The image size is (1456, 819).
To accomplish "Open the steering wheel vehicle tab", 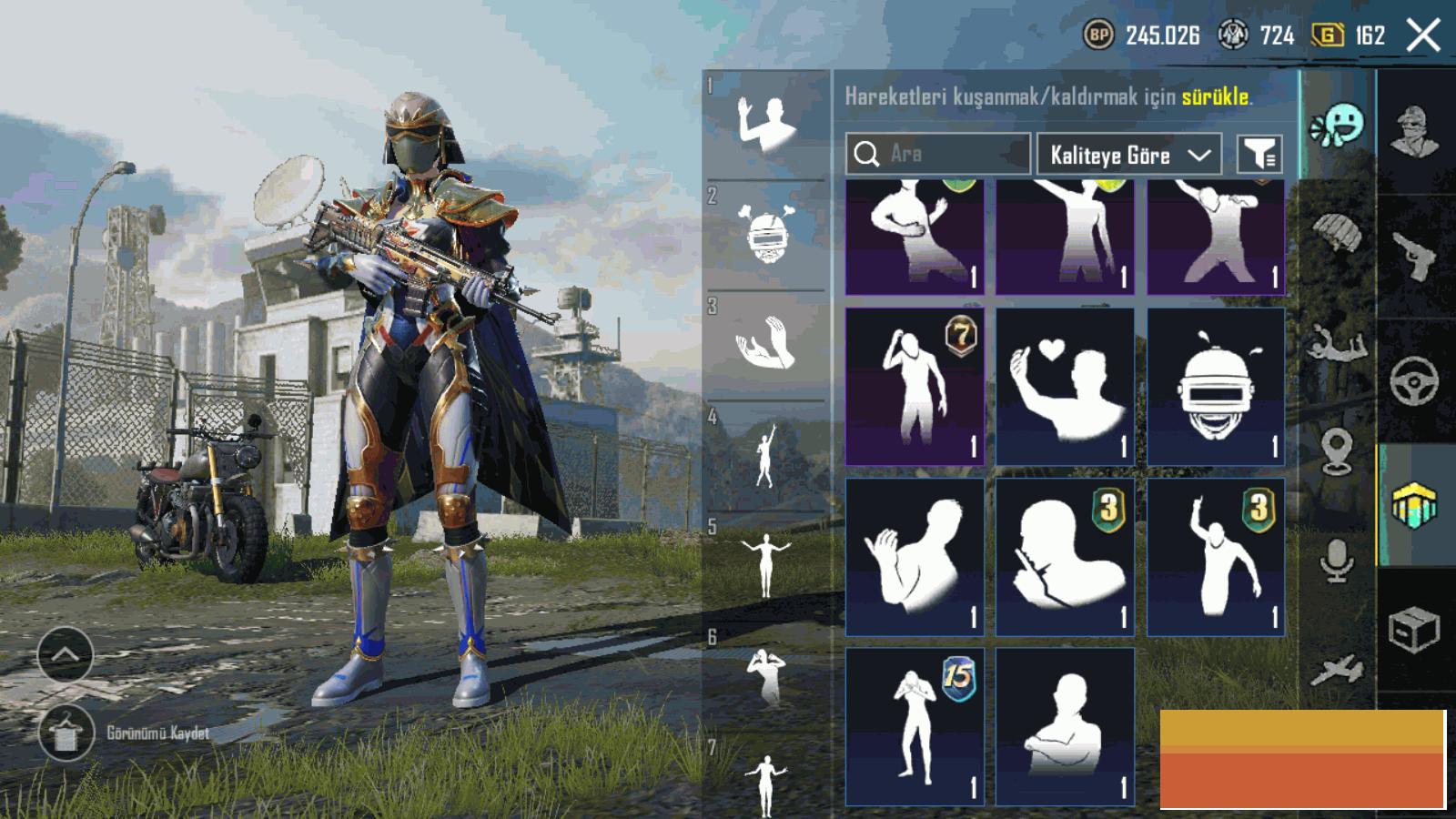I will point(1414,380).
